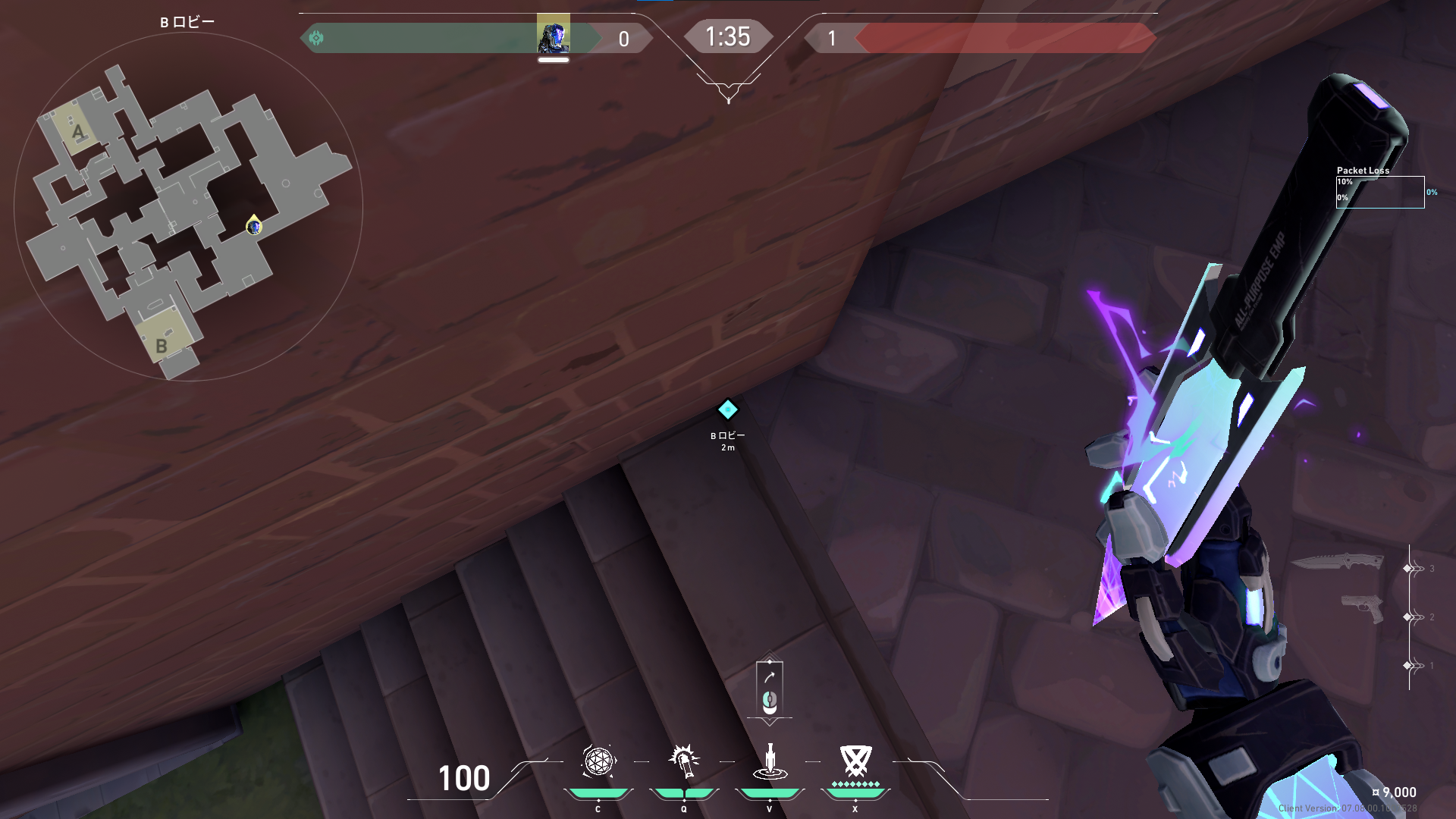Screen dimensions: 1456x819
Task: Select the B site marker on minimap
Action: tap(161, 346)
